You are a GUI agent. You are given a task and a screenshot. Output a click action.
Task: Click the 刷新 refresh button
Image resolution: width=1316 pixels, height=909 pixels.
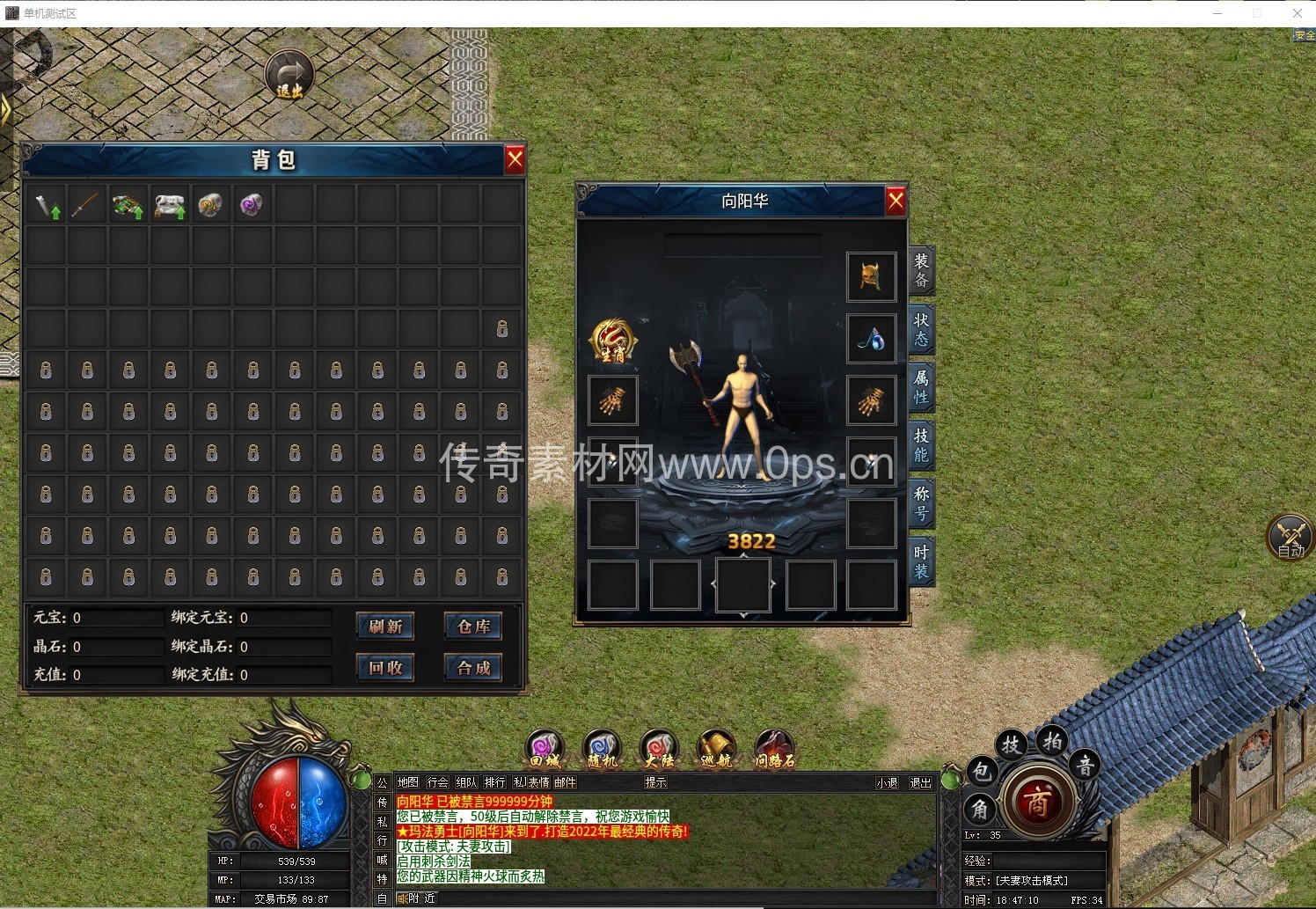coord(385,627)
